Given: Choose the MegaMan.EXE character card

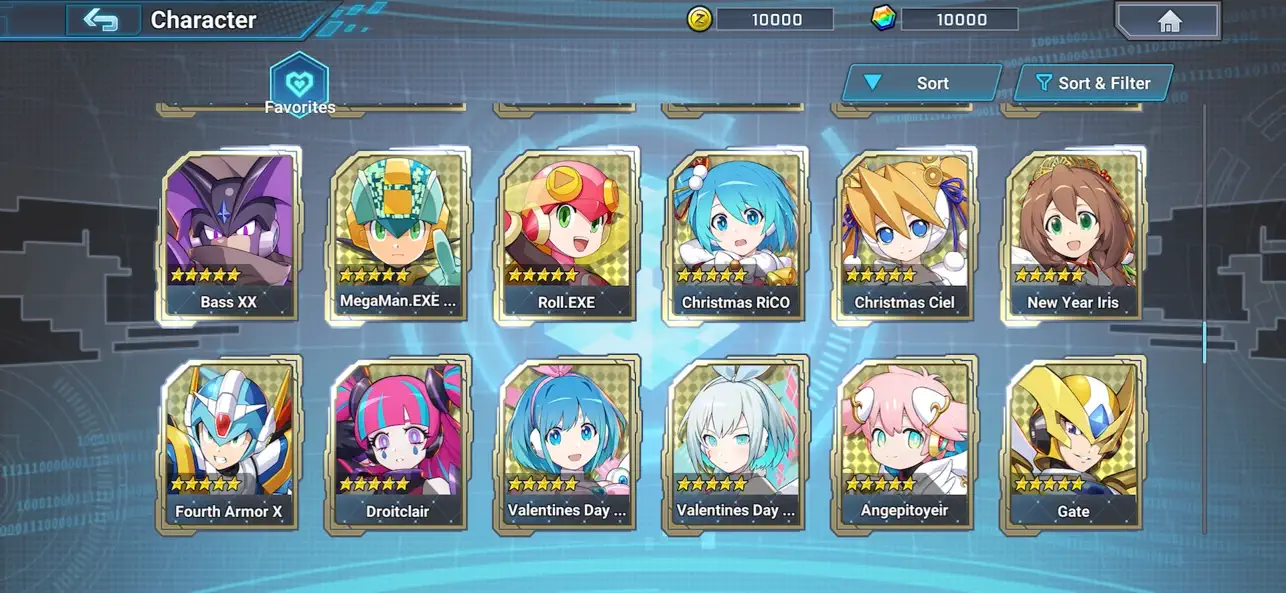Looking at the screenshot, I should [x=399, y=236].
